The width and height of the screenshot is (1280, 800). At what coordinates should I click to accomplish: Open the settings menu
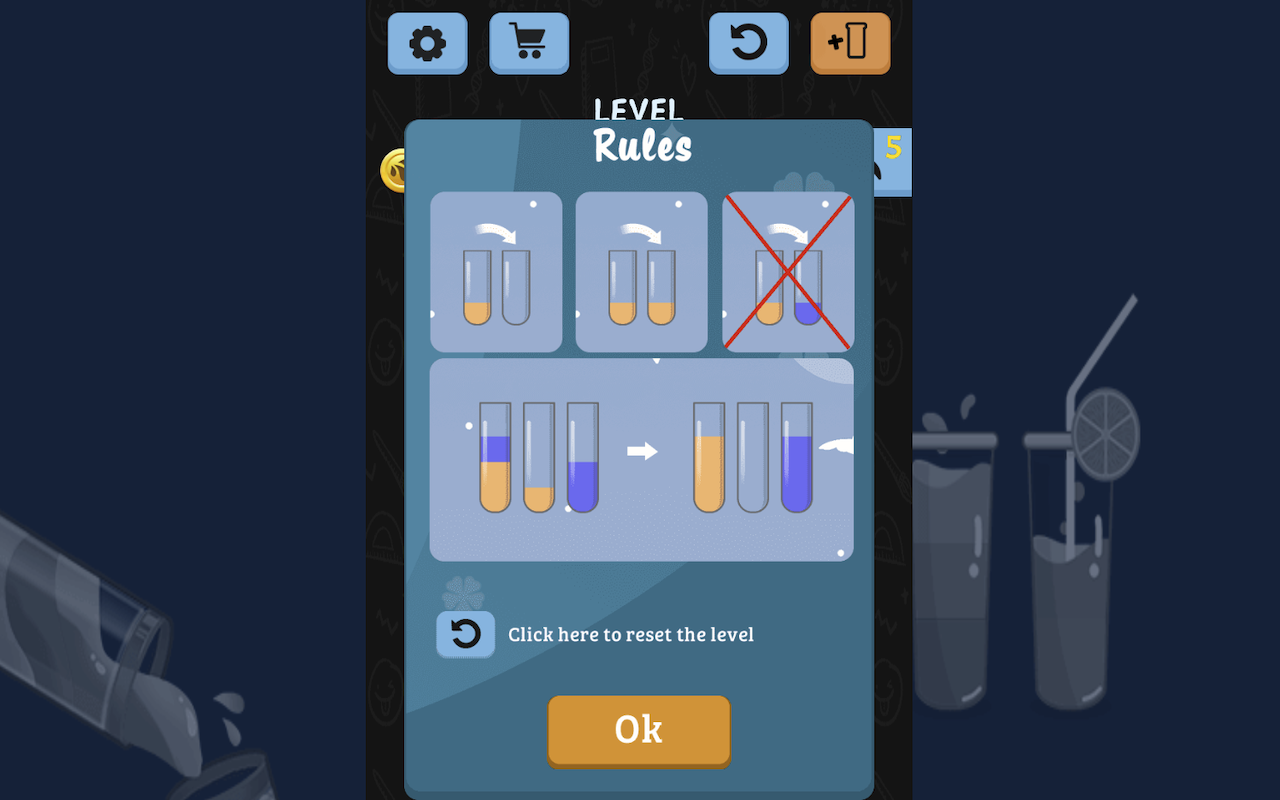coord(427,44)
